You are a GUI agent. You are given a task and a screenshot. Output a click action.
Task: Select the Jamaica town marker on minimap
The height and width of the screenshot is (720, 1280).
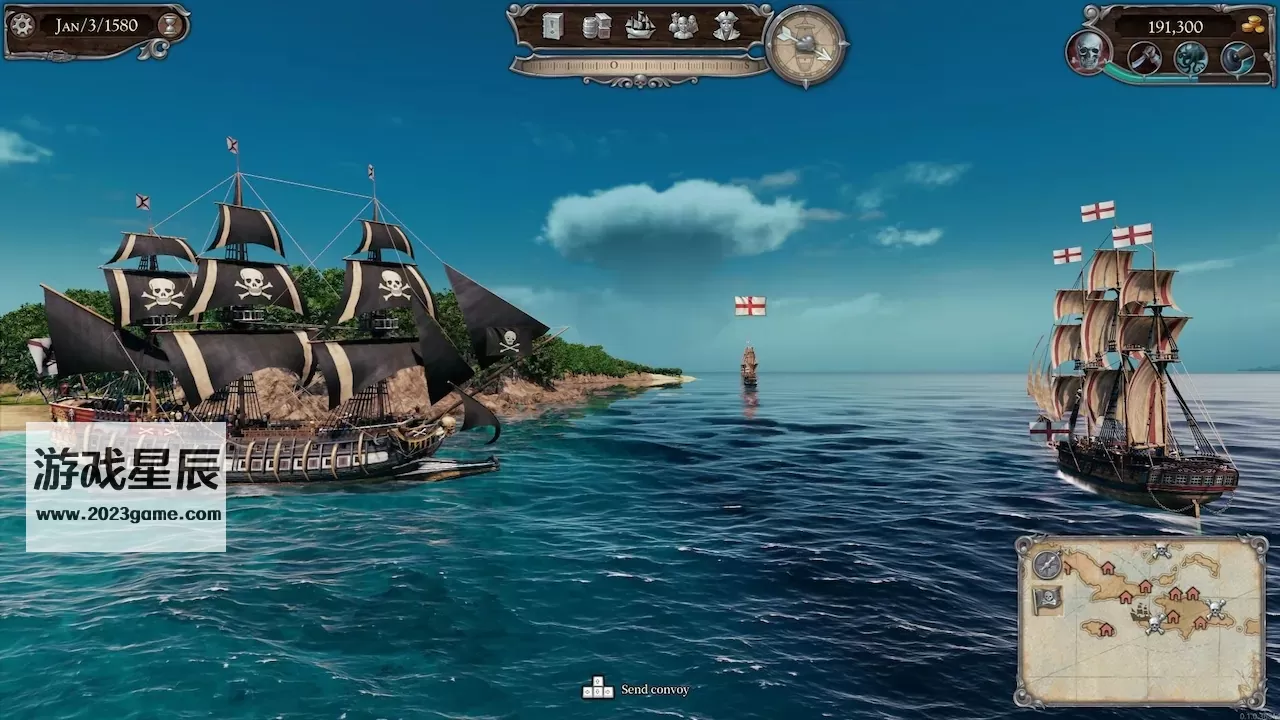tap(1105, 629)
